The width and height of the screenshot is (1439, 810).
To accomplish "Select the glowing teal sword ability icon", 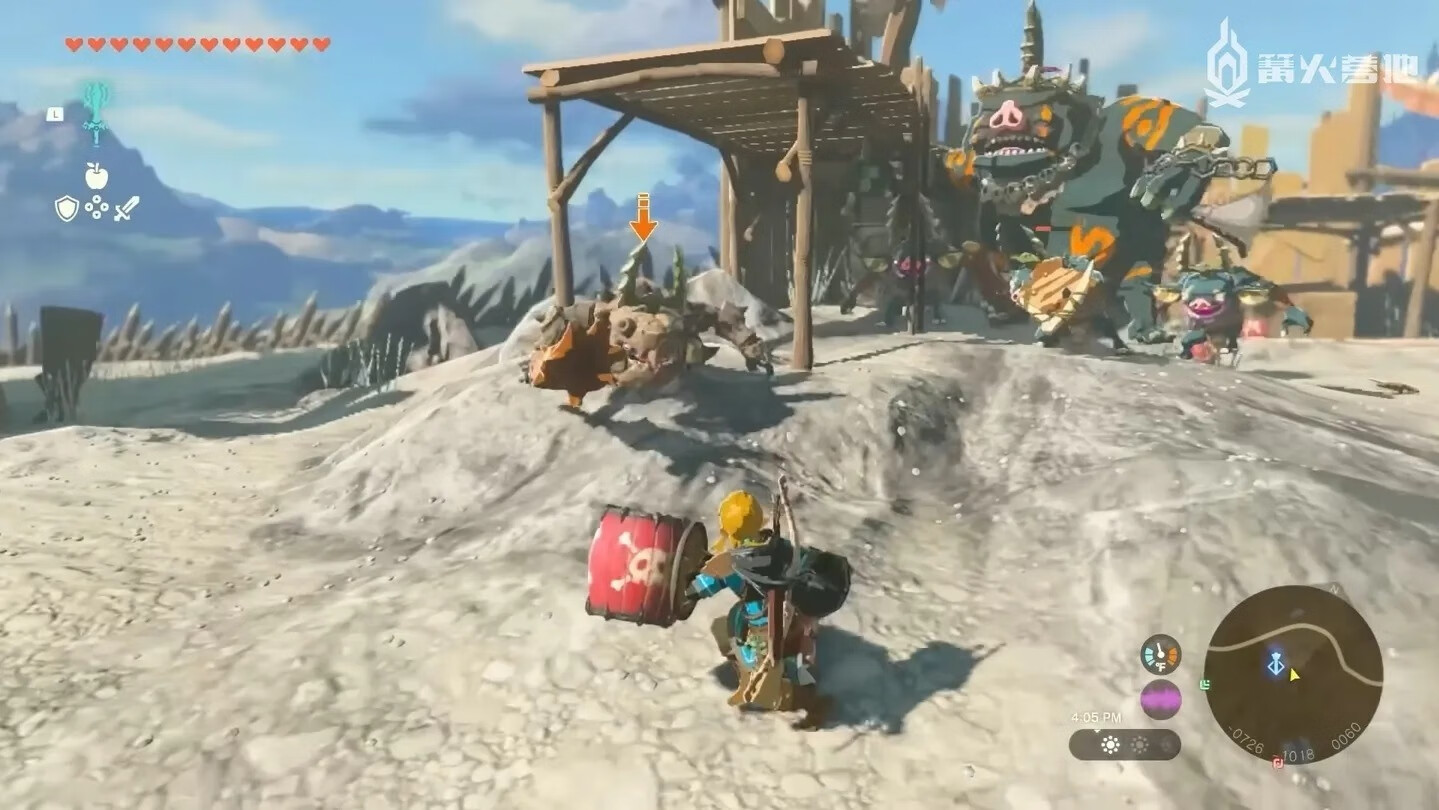I will (x=96, y=111).
